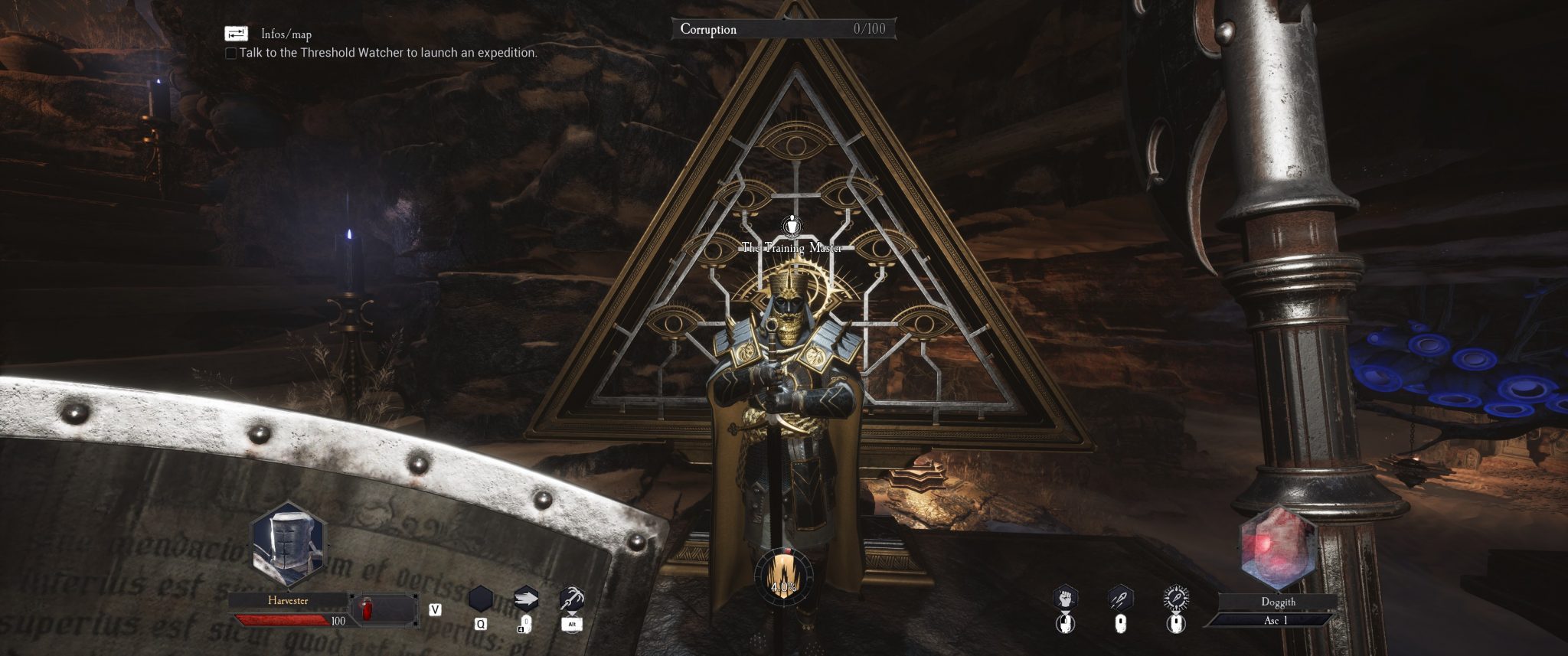Activate the dash arrow ability icon

pos(526,598)
